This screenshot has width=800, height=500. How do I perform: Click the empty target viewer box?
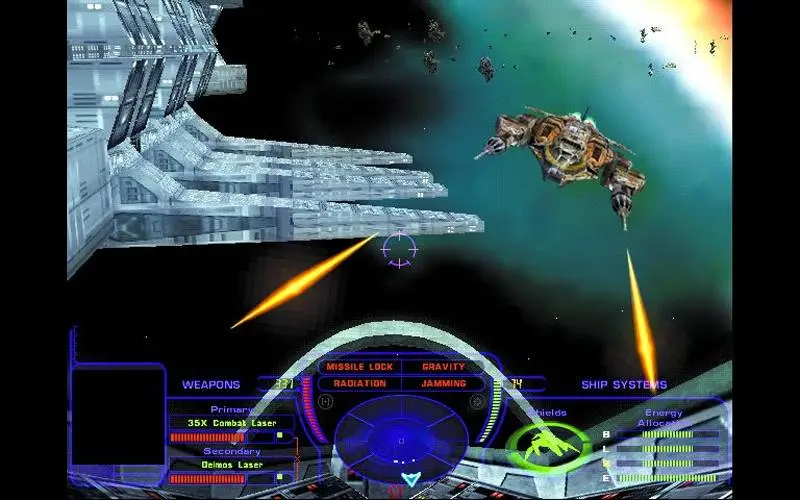tap(118, 416)
